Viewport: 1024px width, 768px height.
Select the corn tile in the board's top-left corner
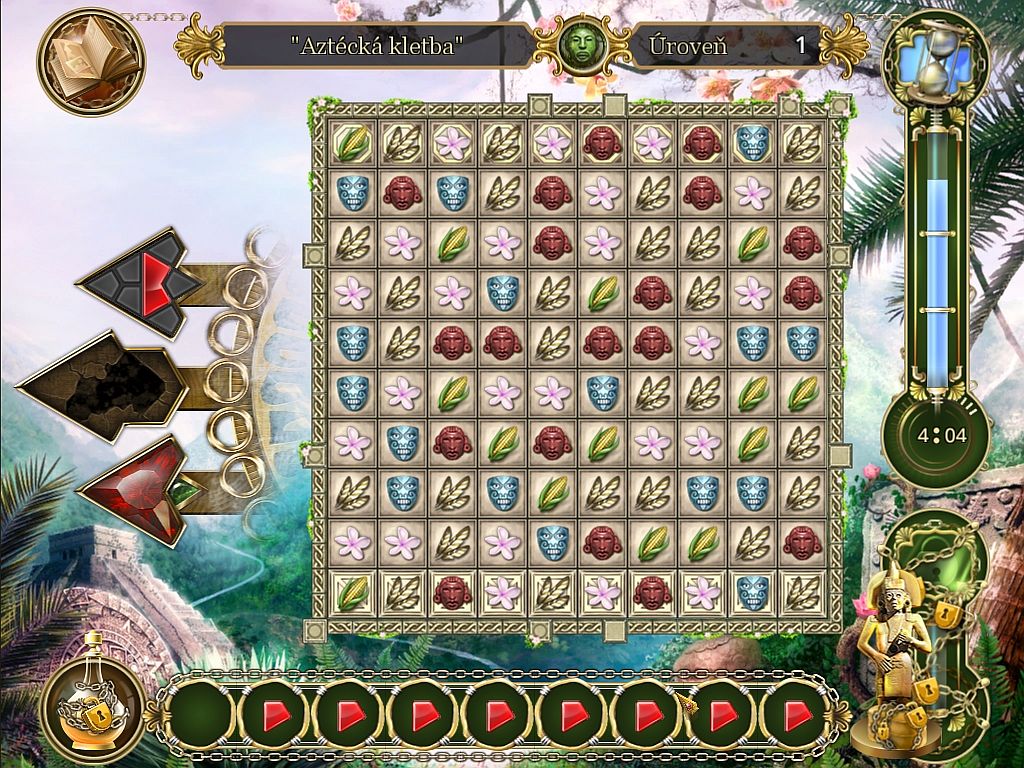pyautogui.click(x=352, y=143)
